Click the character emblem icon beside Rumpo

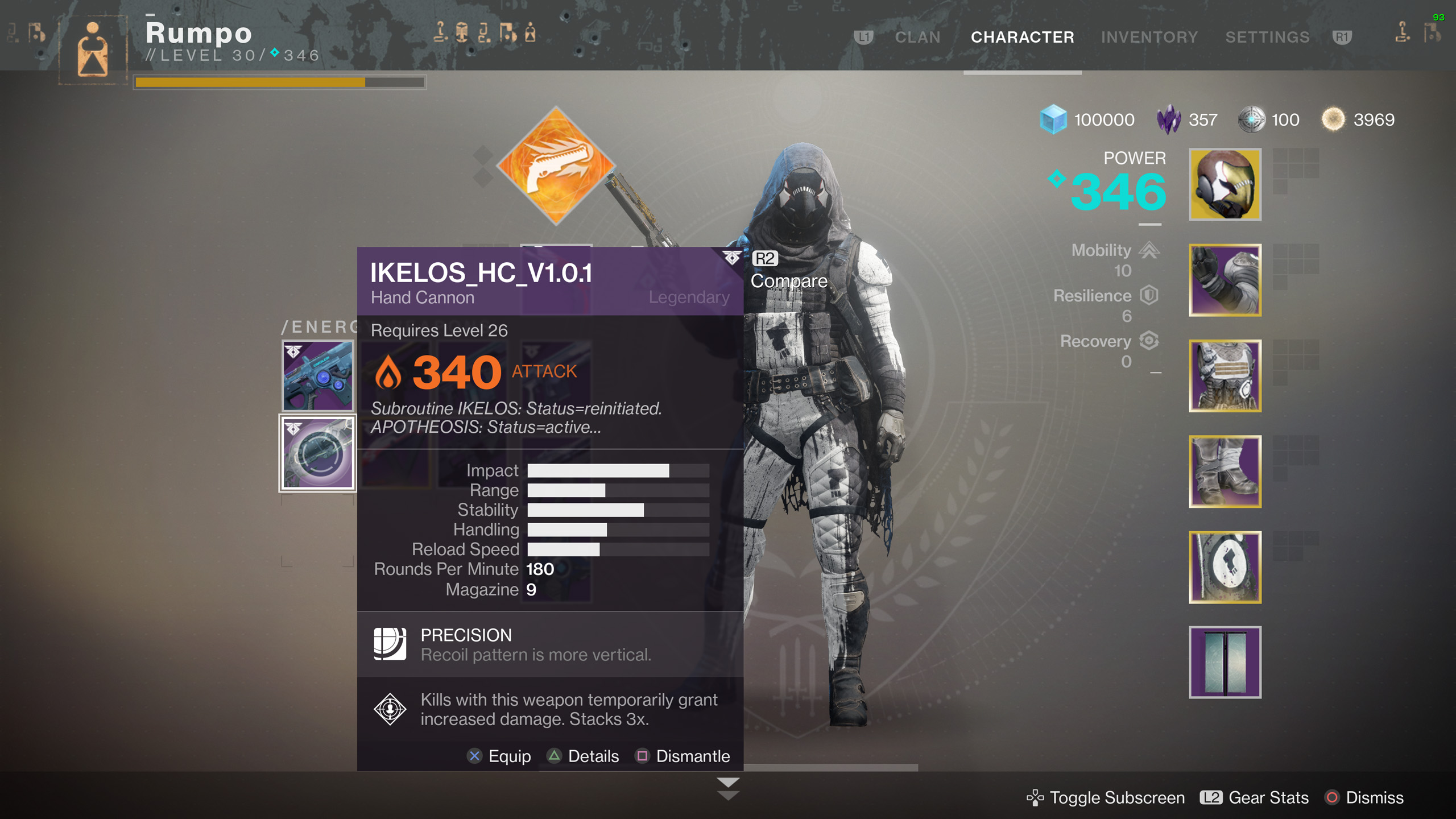coord(93,49)
